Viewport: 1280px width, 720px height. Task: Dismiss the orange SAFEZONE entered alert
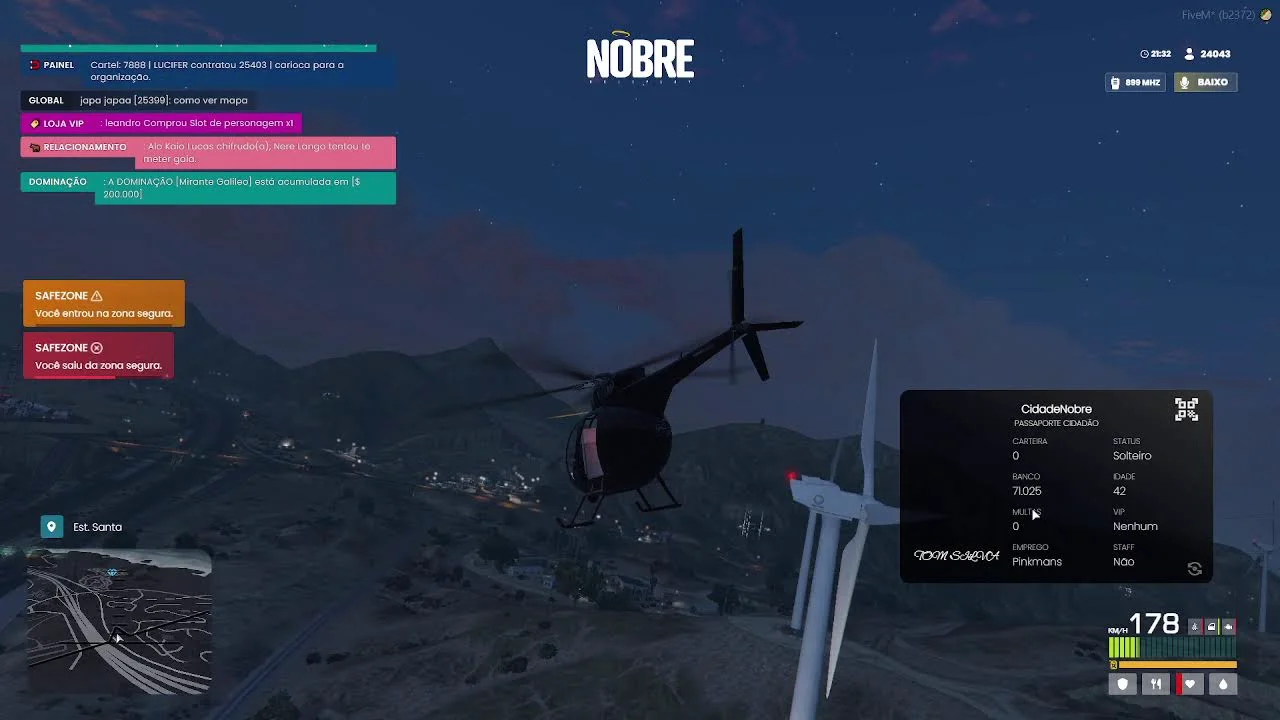click(x=104, y=304)
